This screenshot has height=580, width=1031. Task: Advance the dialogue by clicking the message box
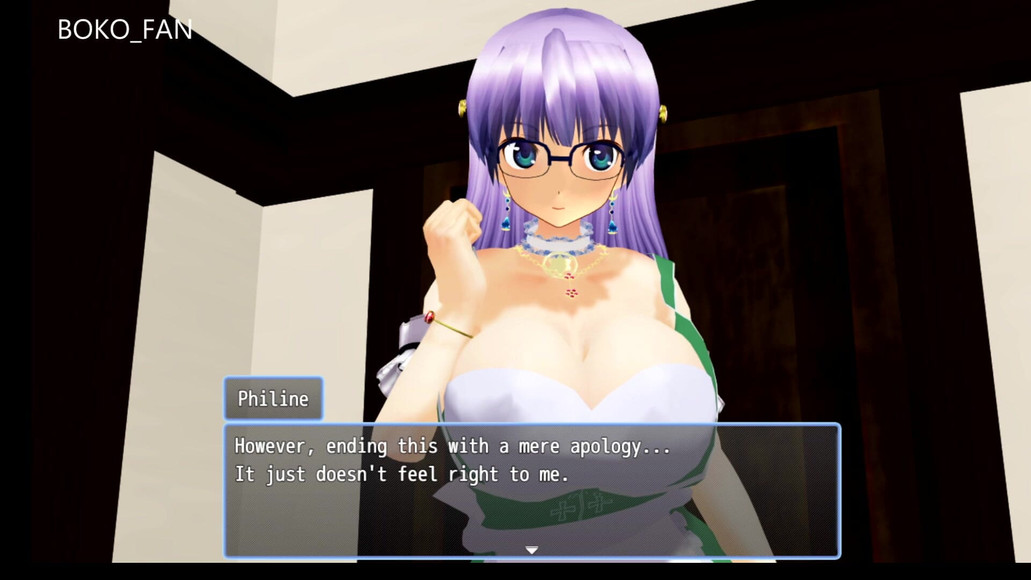(531, 490)
